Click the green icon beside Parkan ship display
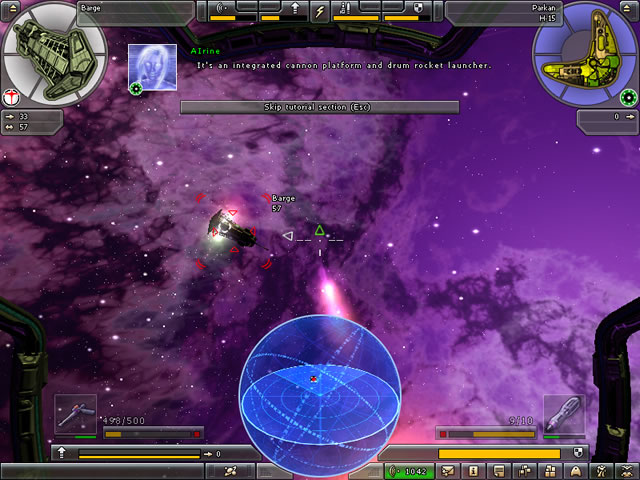 (628, 97)
